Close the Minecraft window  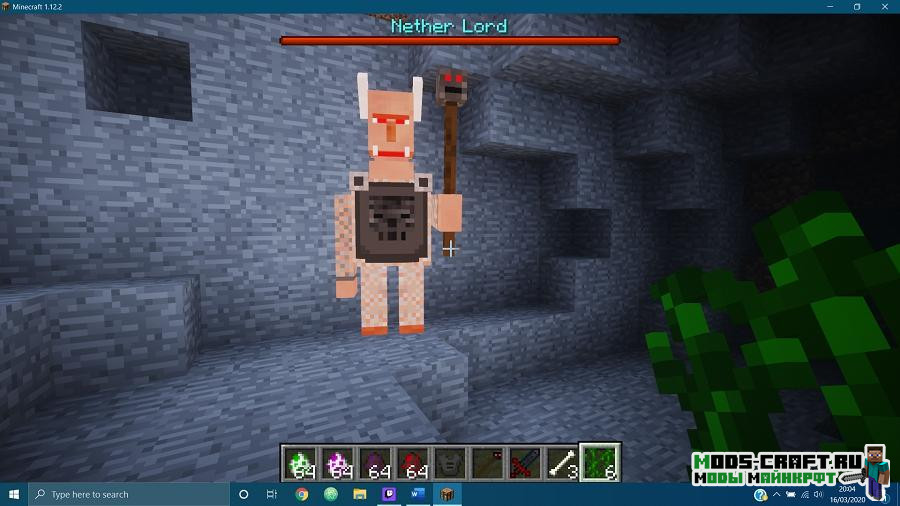[x=885, y=6]
